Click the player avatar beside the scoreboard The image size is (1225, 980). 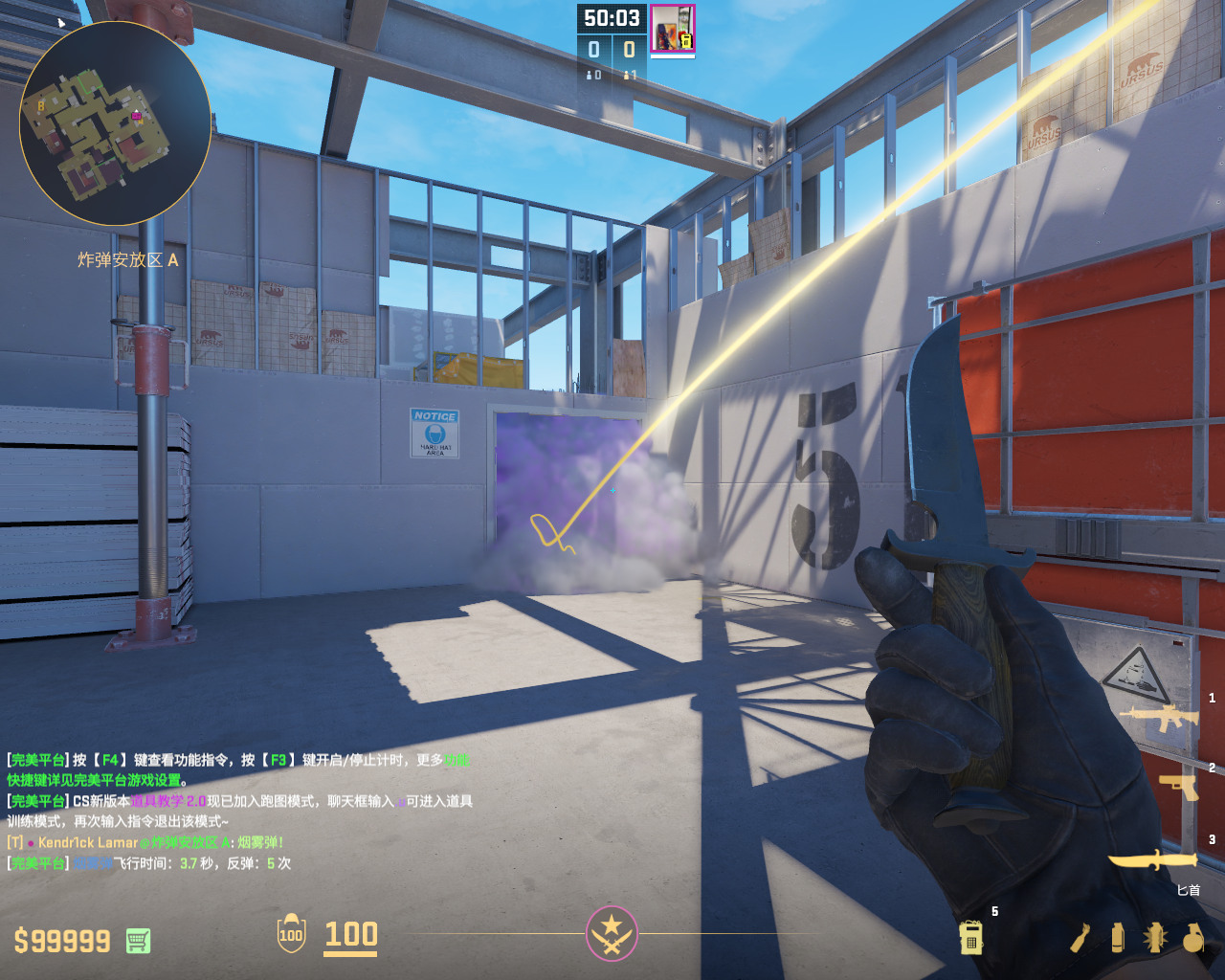pos(673,29)
